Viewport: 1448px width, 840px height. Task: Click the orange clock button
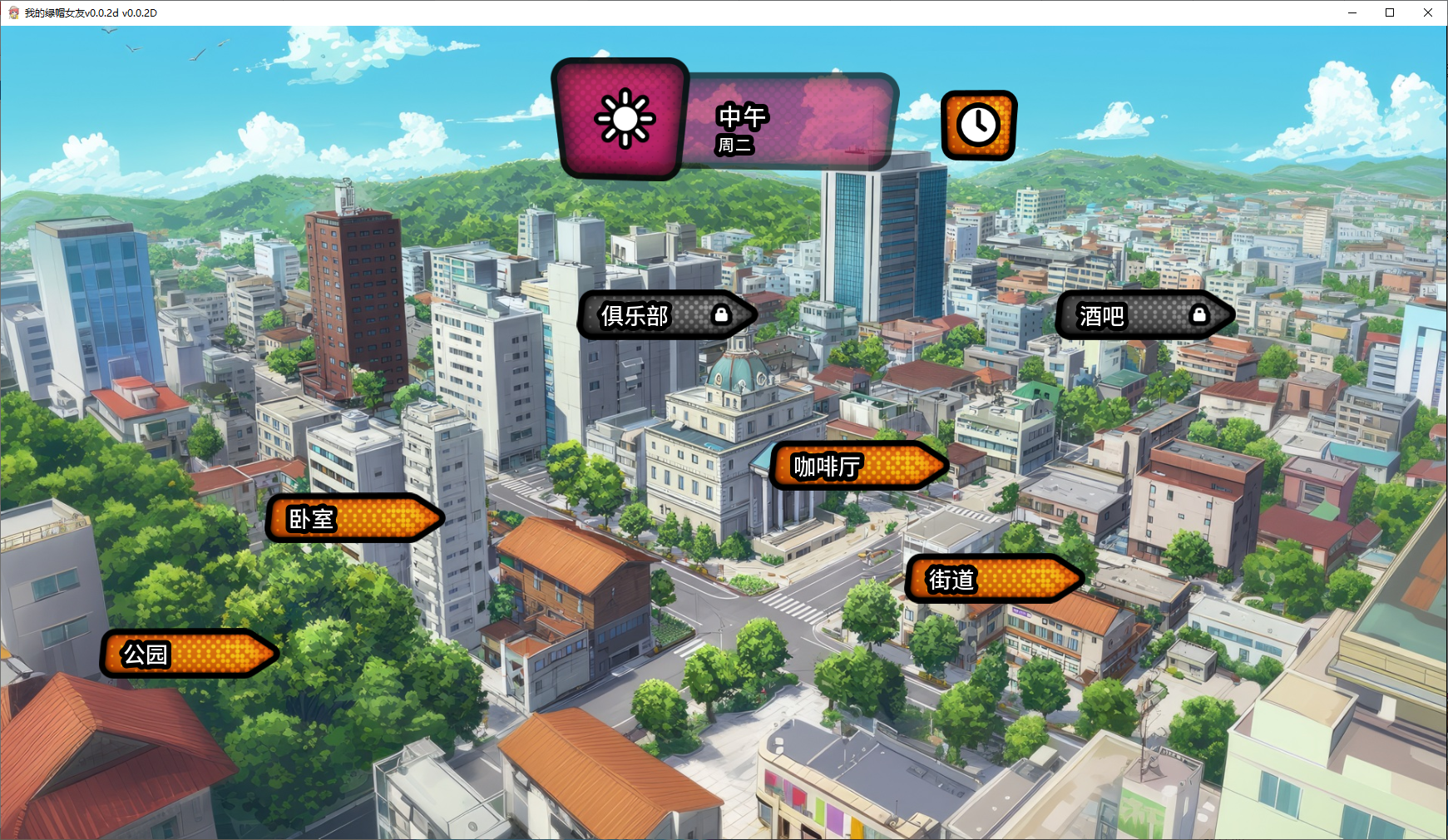[978, 126]
